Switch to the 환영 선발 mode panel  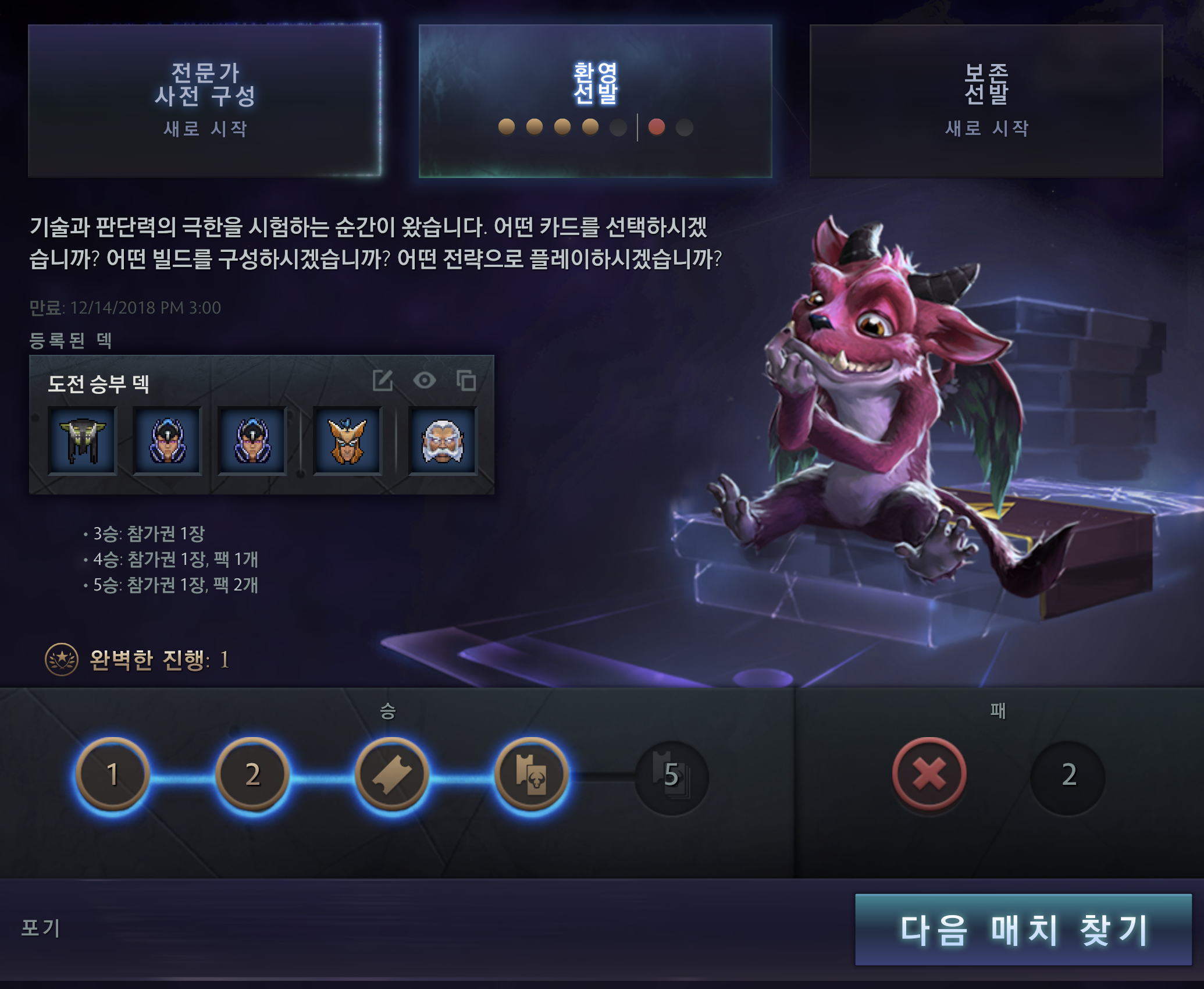(595, 100)
